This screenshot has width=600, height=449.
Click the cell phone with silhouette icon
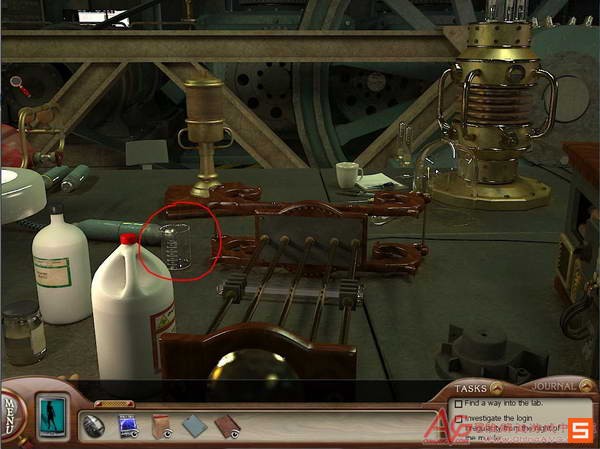tap(50, 414)
